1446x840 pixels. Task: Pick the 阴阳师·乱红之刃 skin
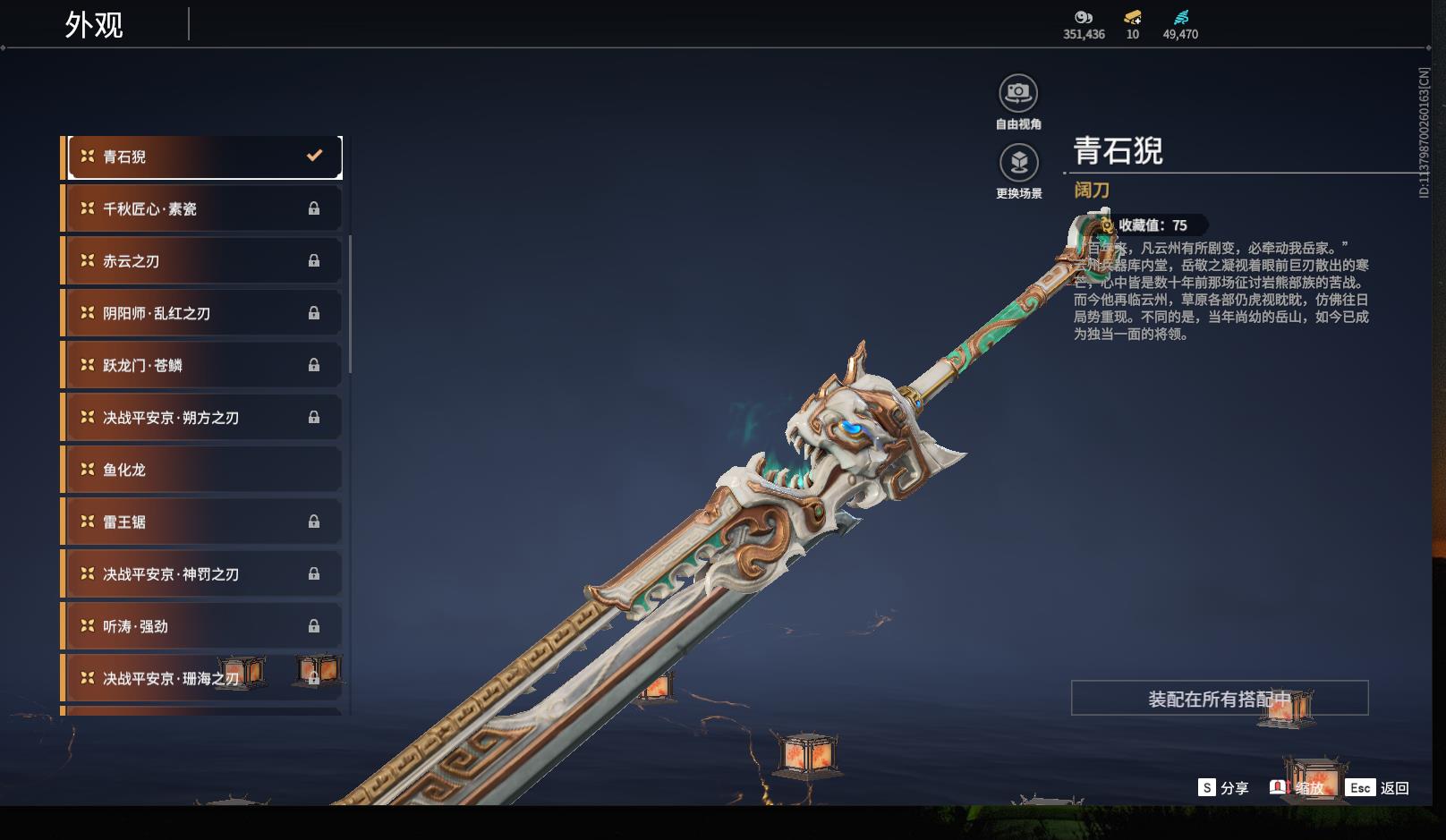click(x=204, y=313)
